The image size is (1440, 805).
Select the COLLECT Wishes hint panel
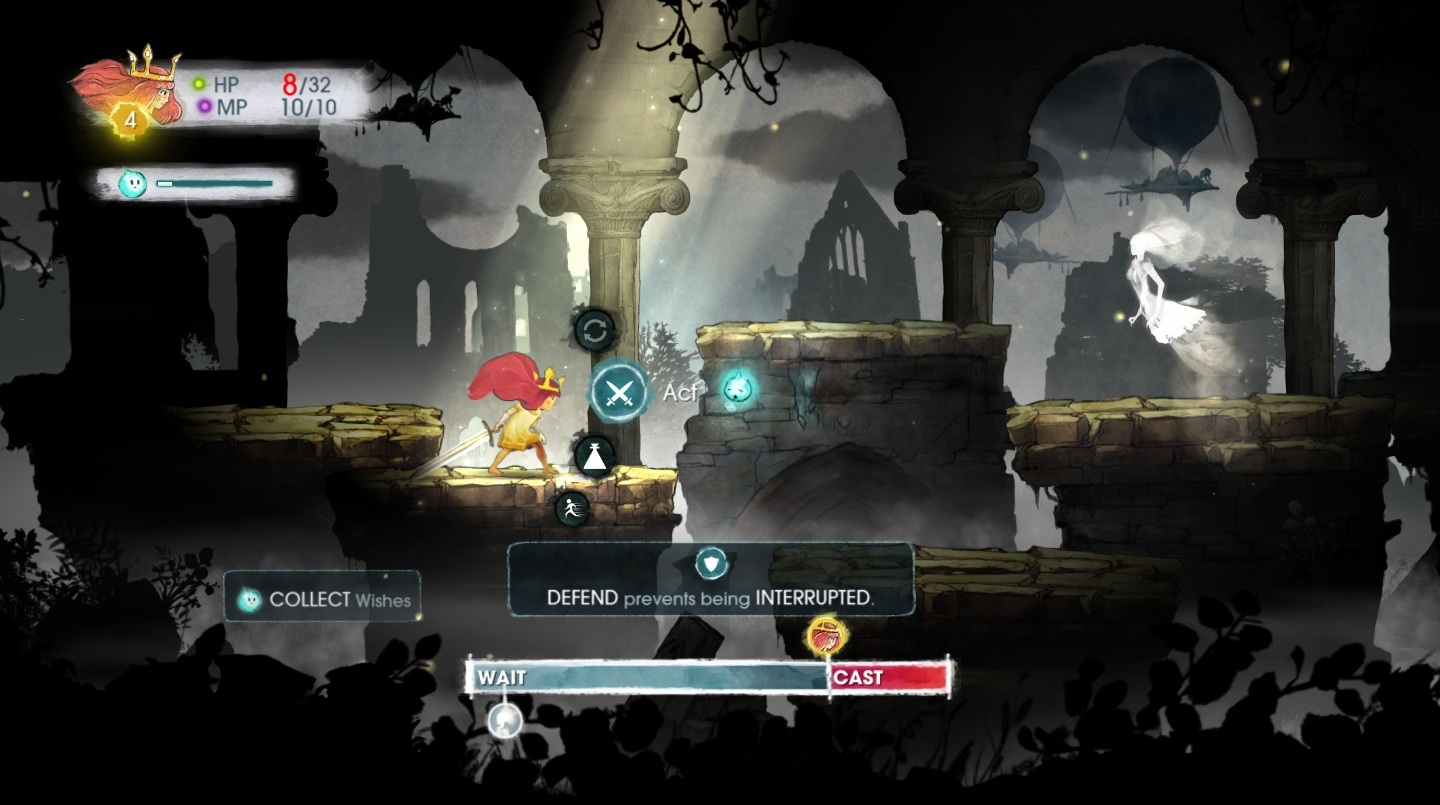pyautogui.click(x=322, y=599)
